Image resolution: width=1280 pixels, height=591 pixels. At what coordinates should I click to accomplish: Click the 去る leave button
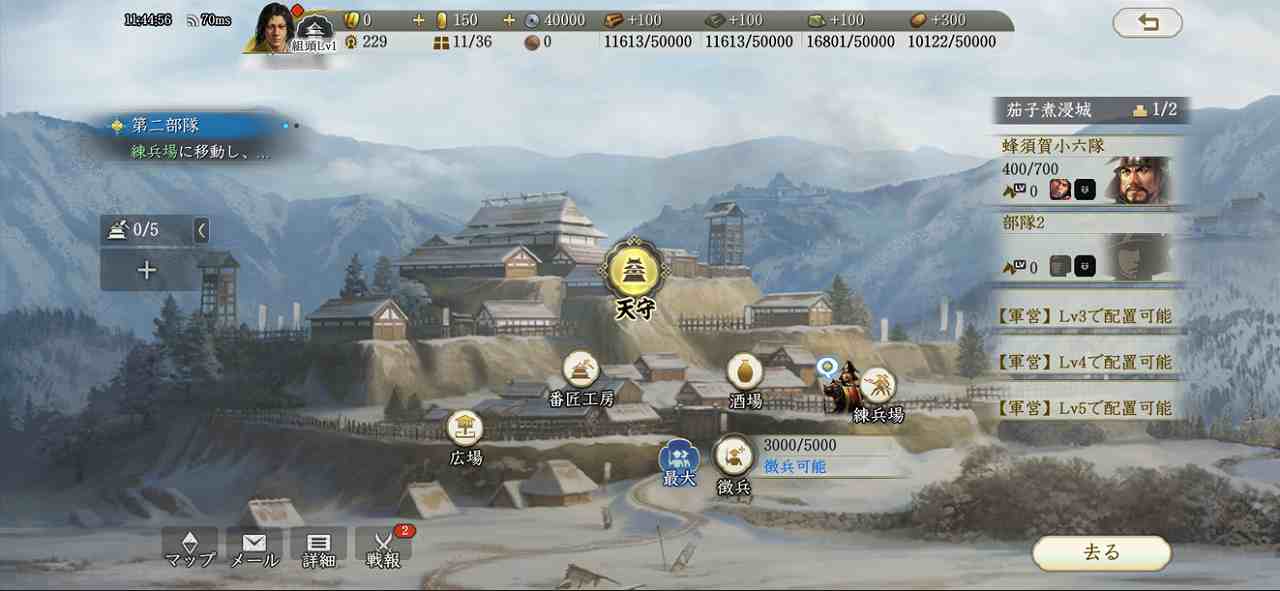pyautogui.click(x=1101, y=552)
